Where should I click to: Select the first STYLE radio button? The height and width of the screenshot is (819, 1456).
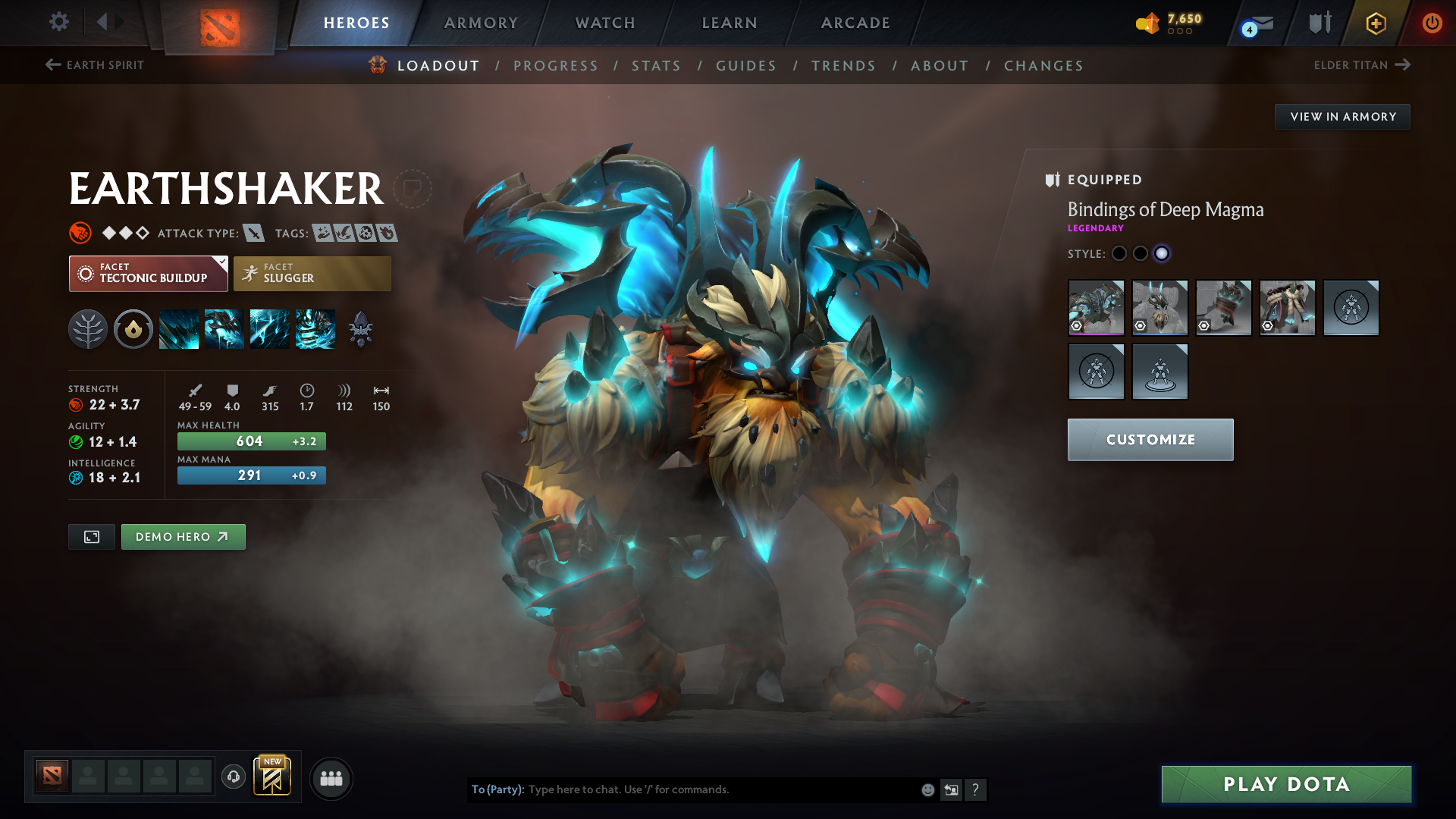click(1119, 254)
